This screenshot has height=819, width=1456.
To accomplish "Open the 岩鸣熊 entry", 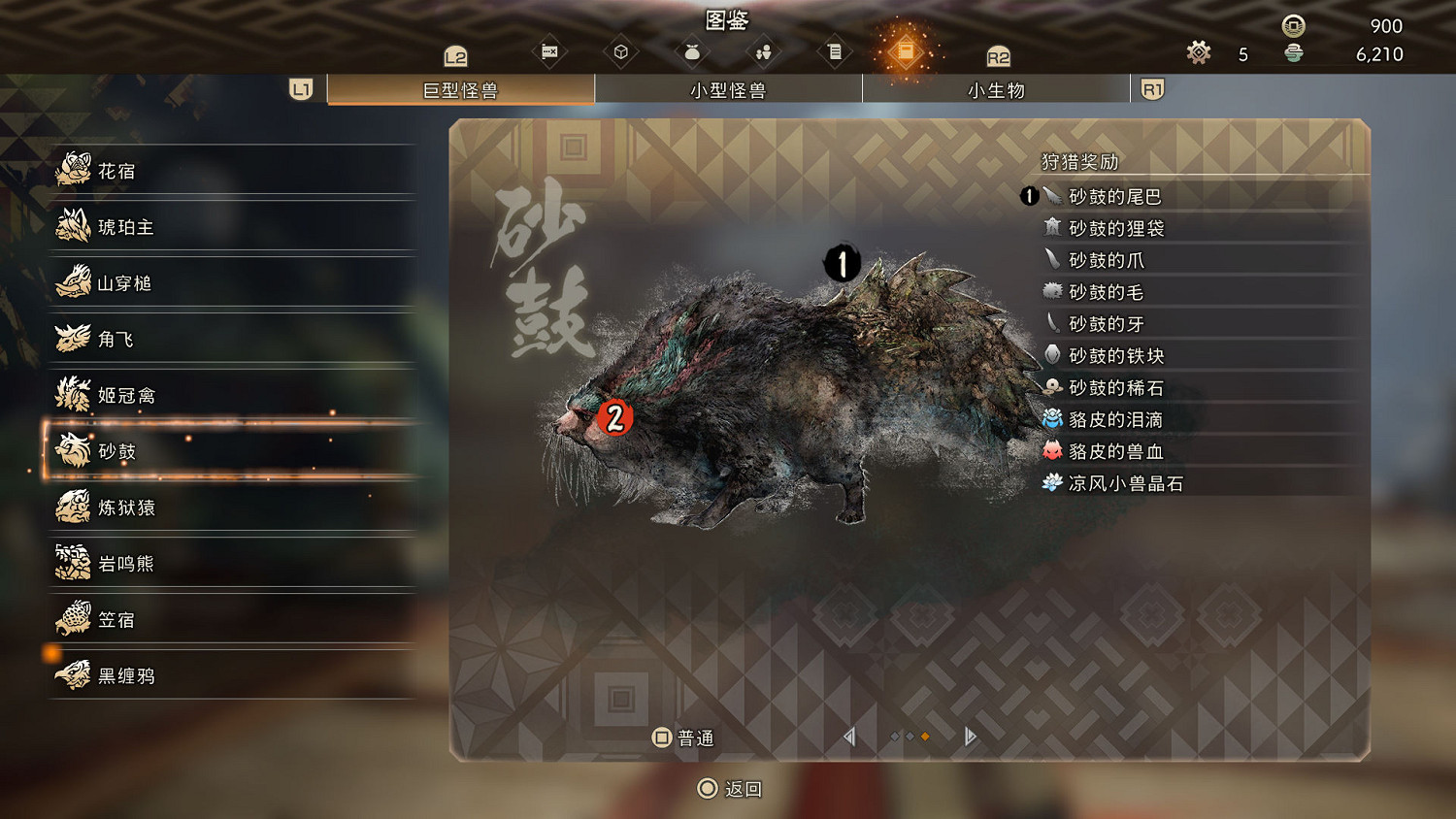I will tap(233, 563).
